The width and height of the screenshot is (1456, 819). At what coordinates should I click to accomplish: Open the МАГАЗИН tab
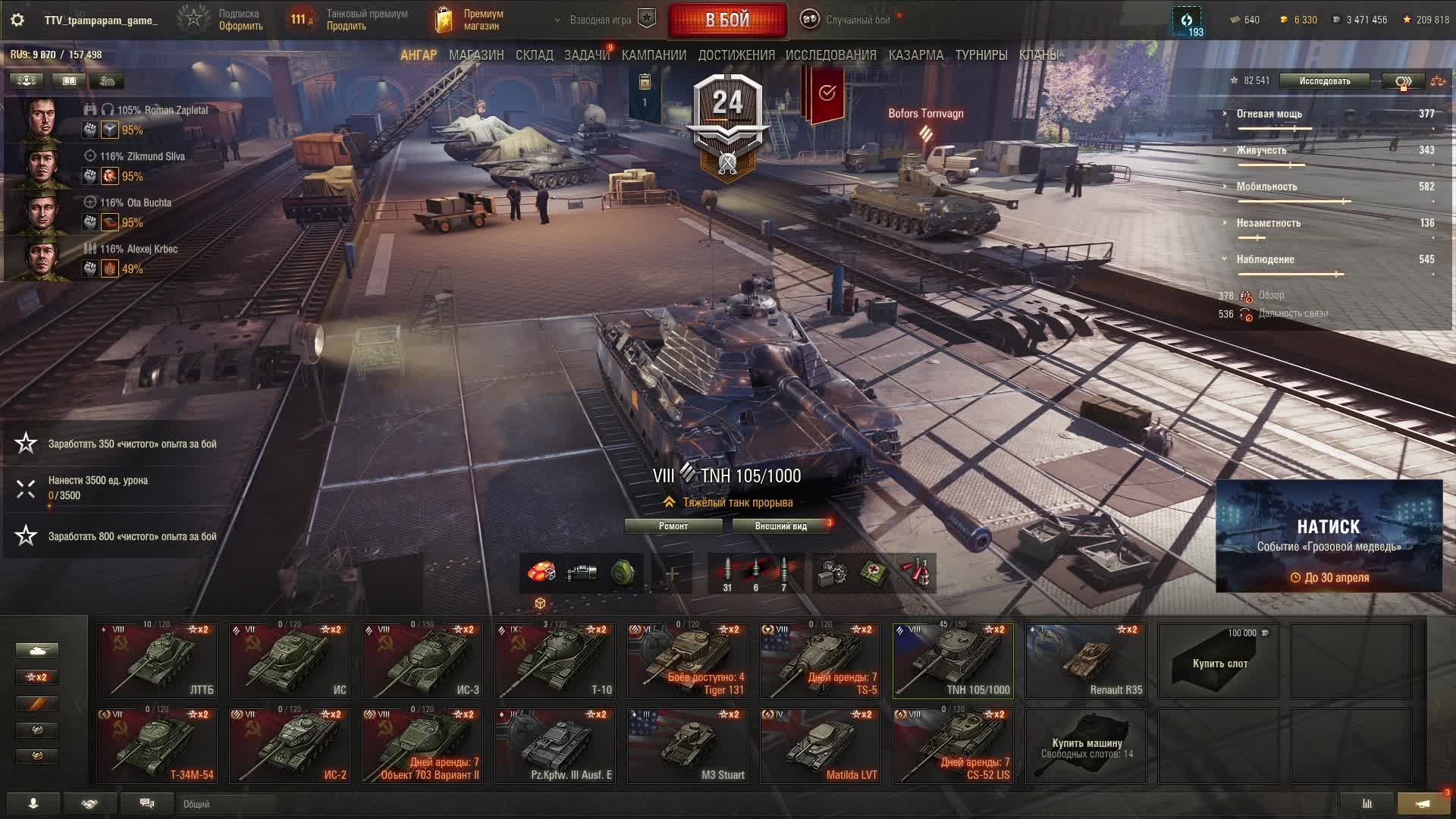[x=475, y=55]
